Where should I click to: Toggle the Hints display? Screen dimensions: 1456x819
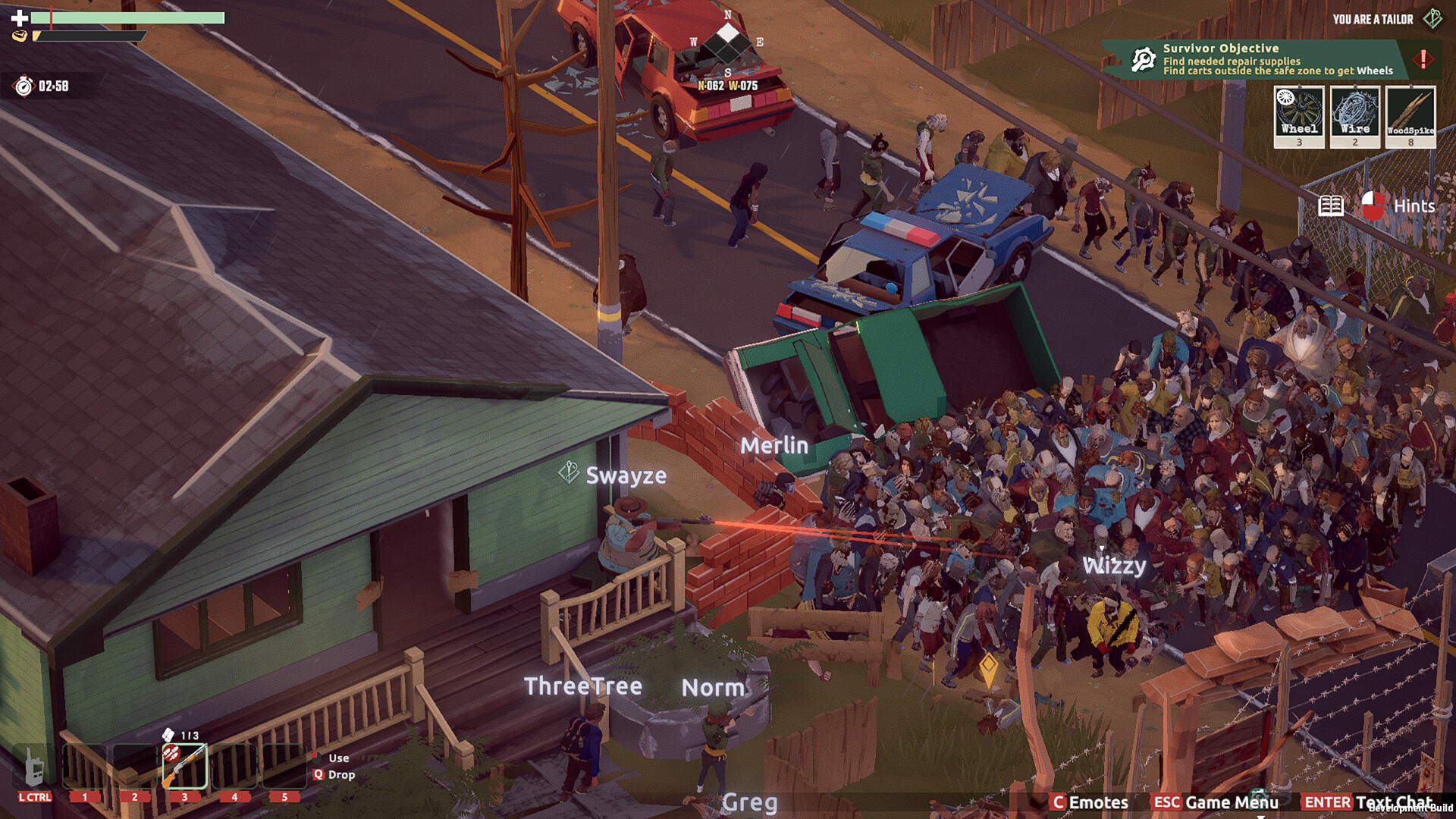1416,205
